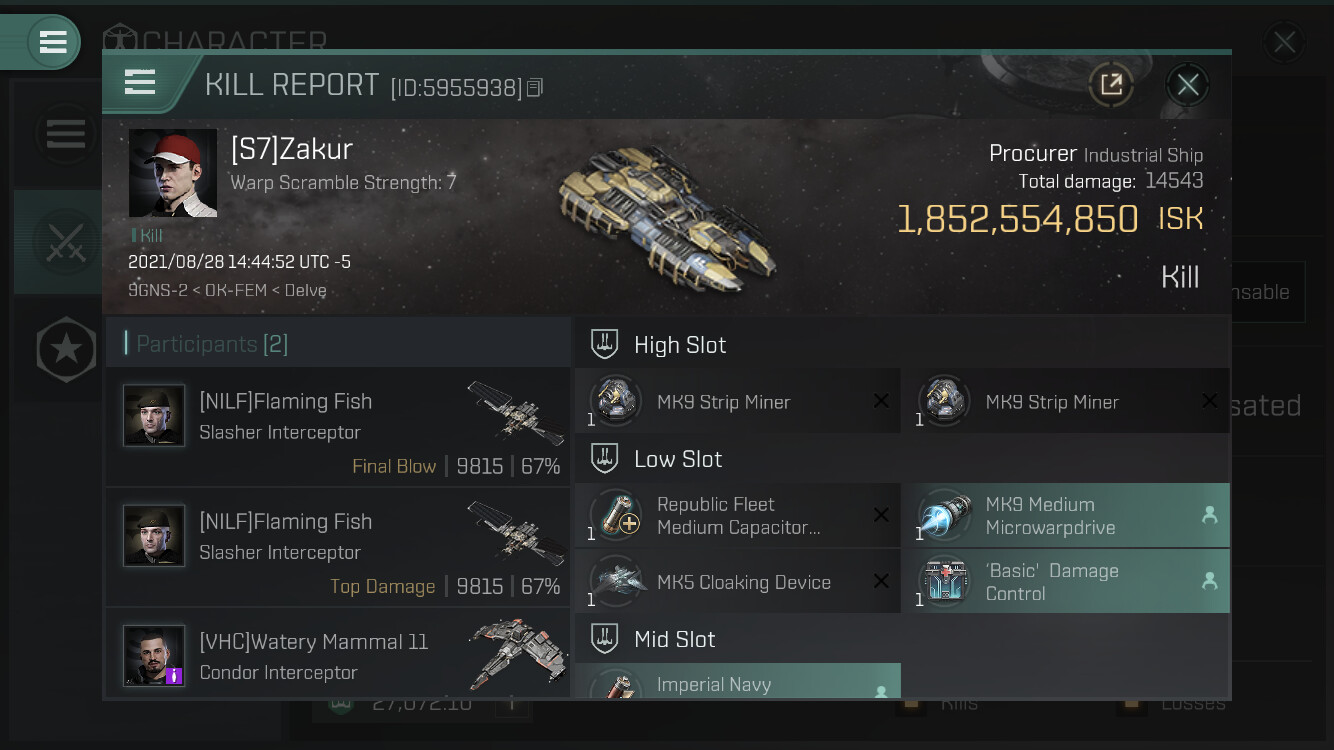The height and width of the screenshot is (750, 1334).
Task: Select the MK9 Medium Microwarpdrive module
Action: point(1066,516)
